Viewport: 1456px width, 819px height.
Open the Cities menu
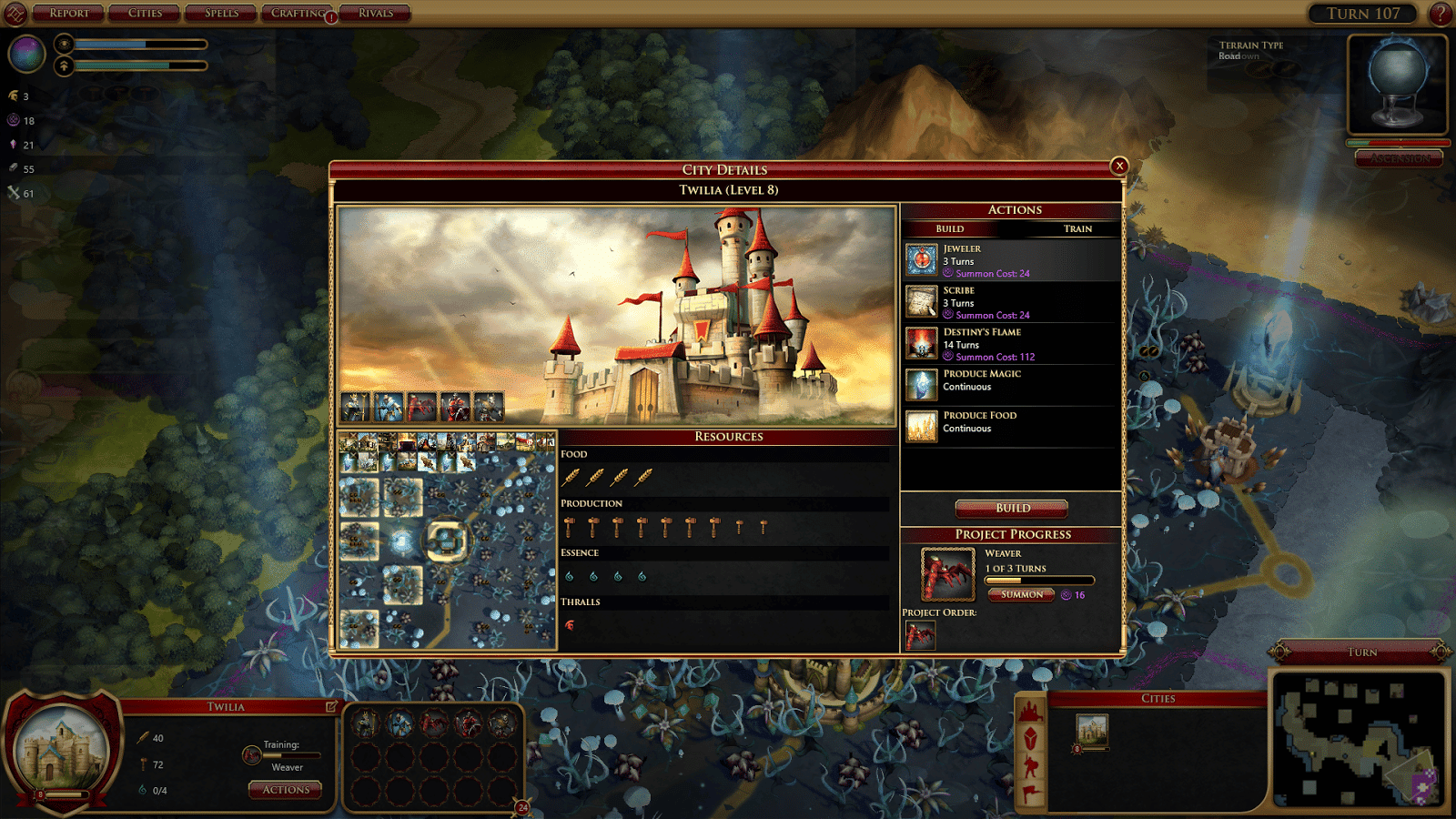145,14
